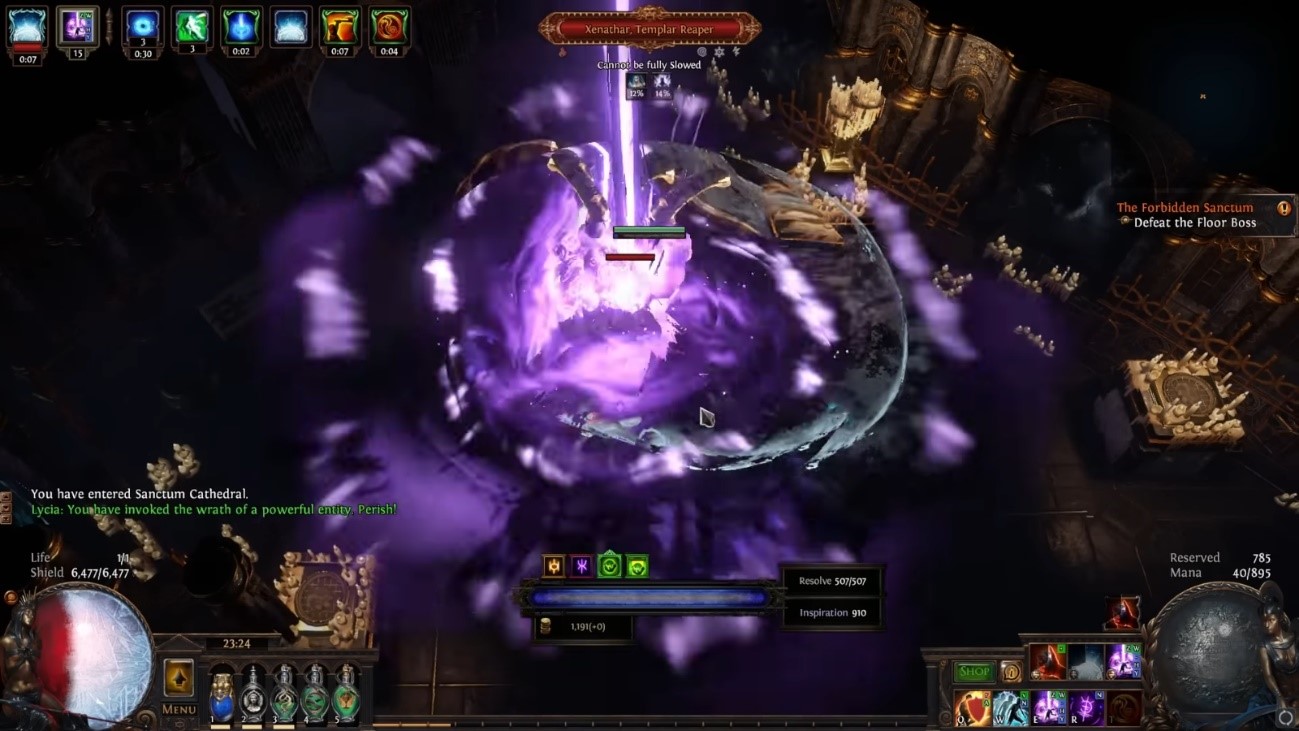Screen dimensions: 1299x731
Task: Click the green sanctum boon icon above the Resolve bar
Action: point(609,566)
